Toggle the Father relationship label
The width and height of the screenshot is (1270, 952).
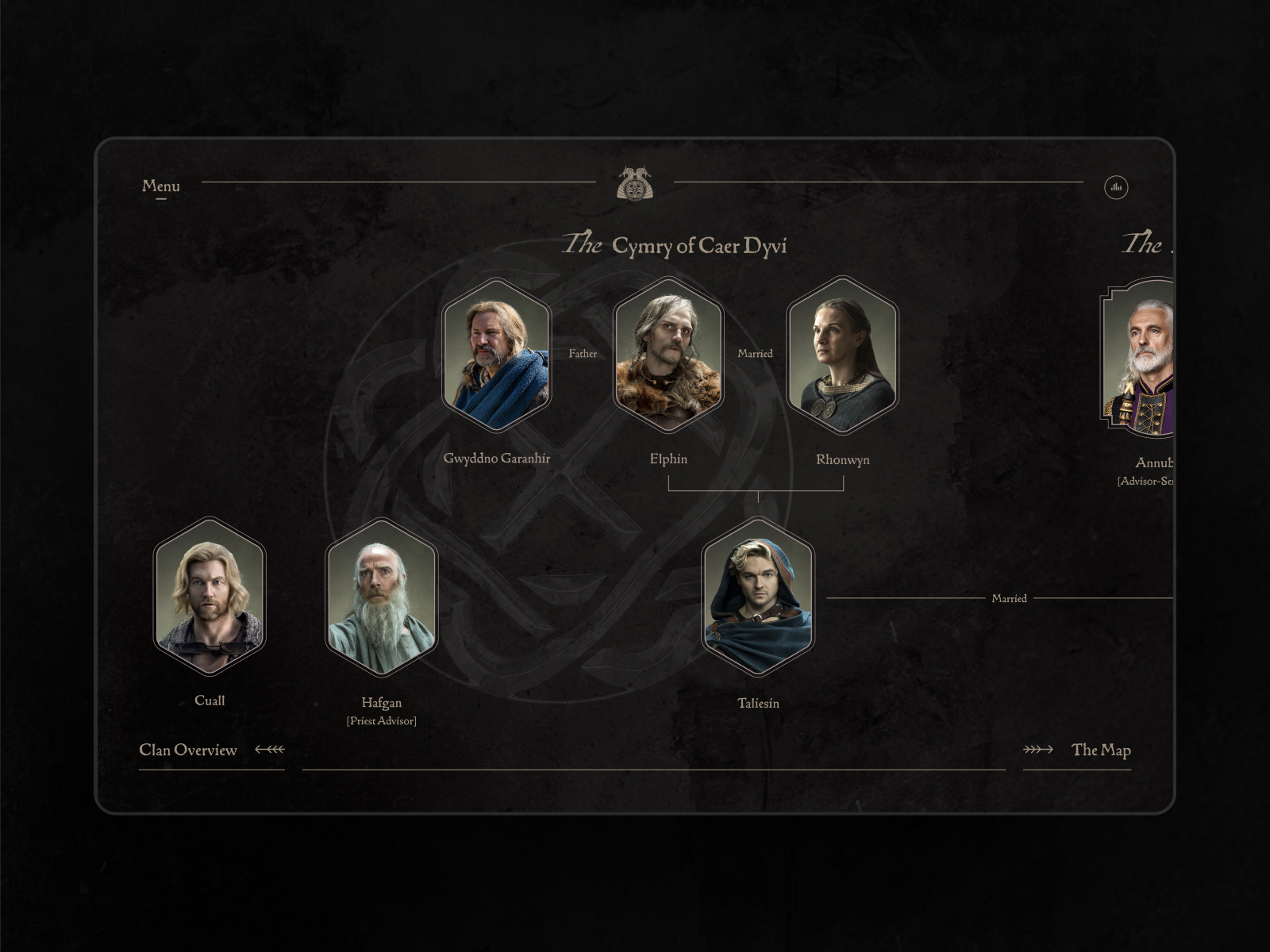pos(583,355)
